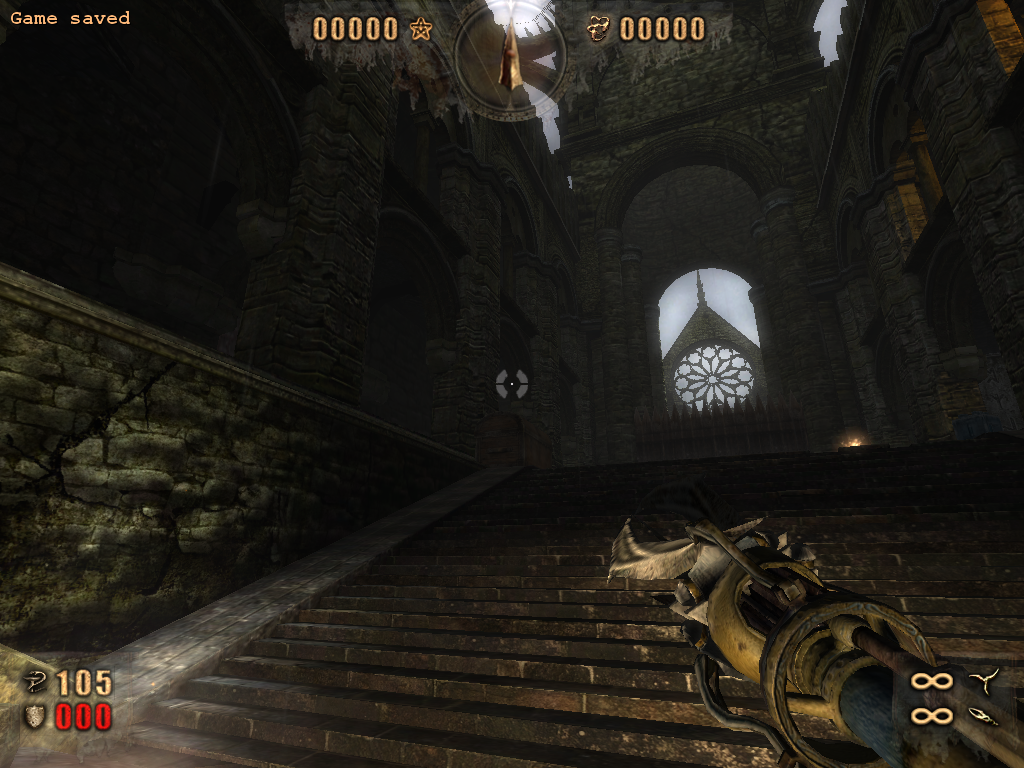Select the pentagram star icon
Image resolution: width=1024 pixels, height=768 pixels.
click(420, 29)
